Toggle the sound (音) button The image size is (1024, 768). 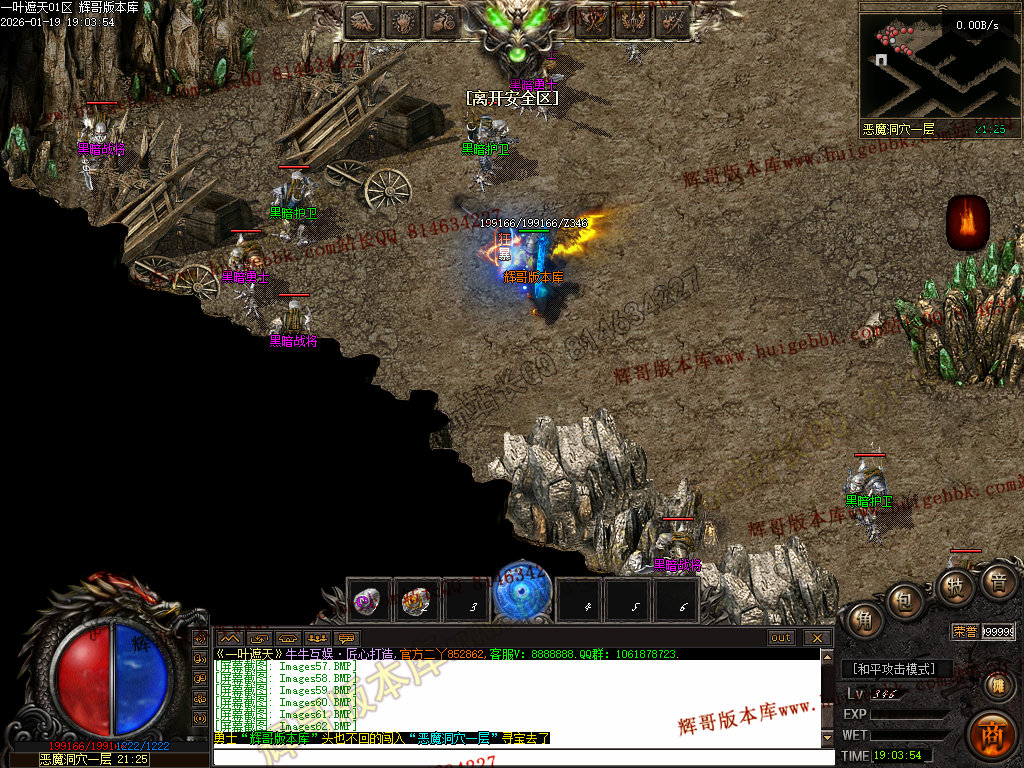(997, 581)
